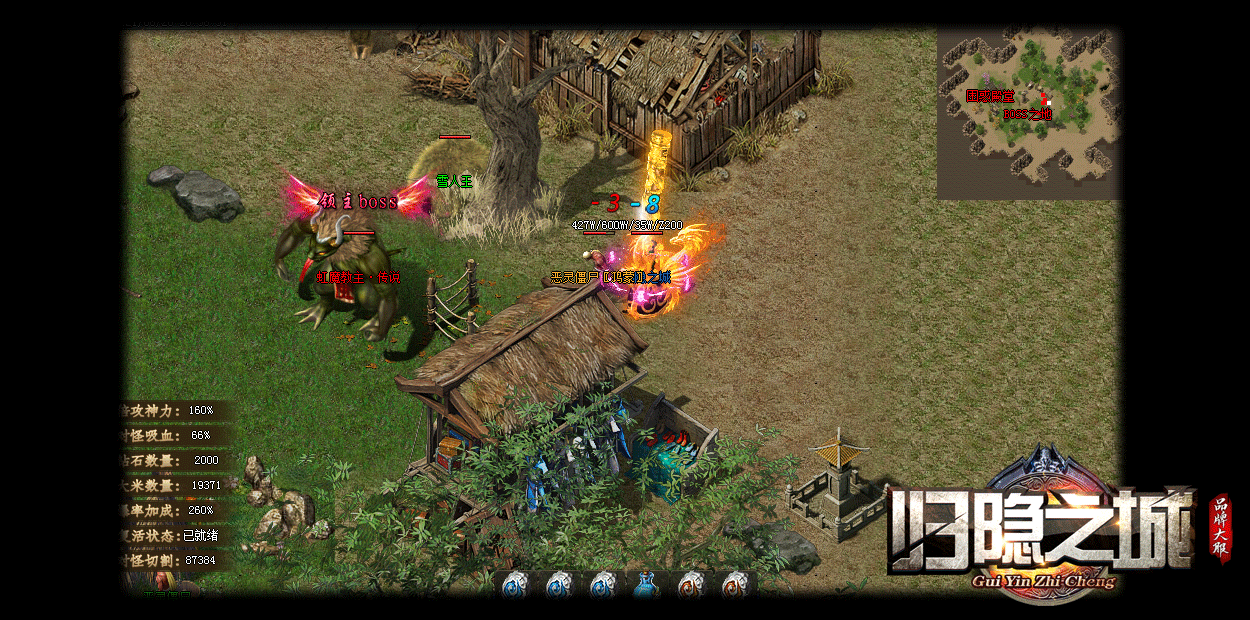Select the BOSS之地 marker on the minimap

tap(1028, 114)
